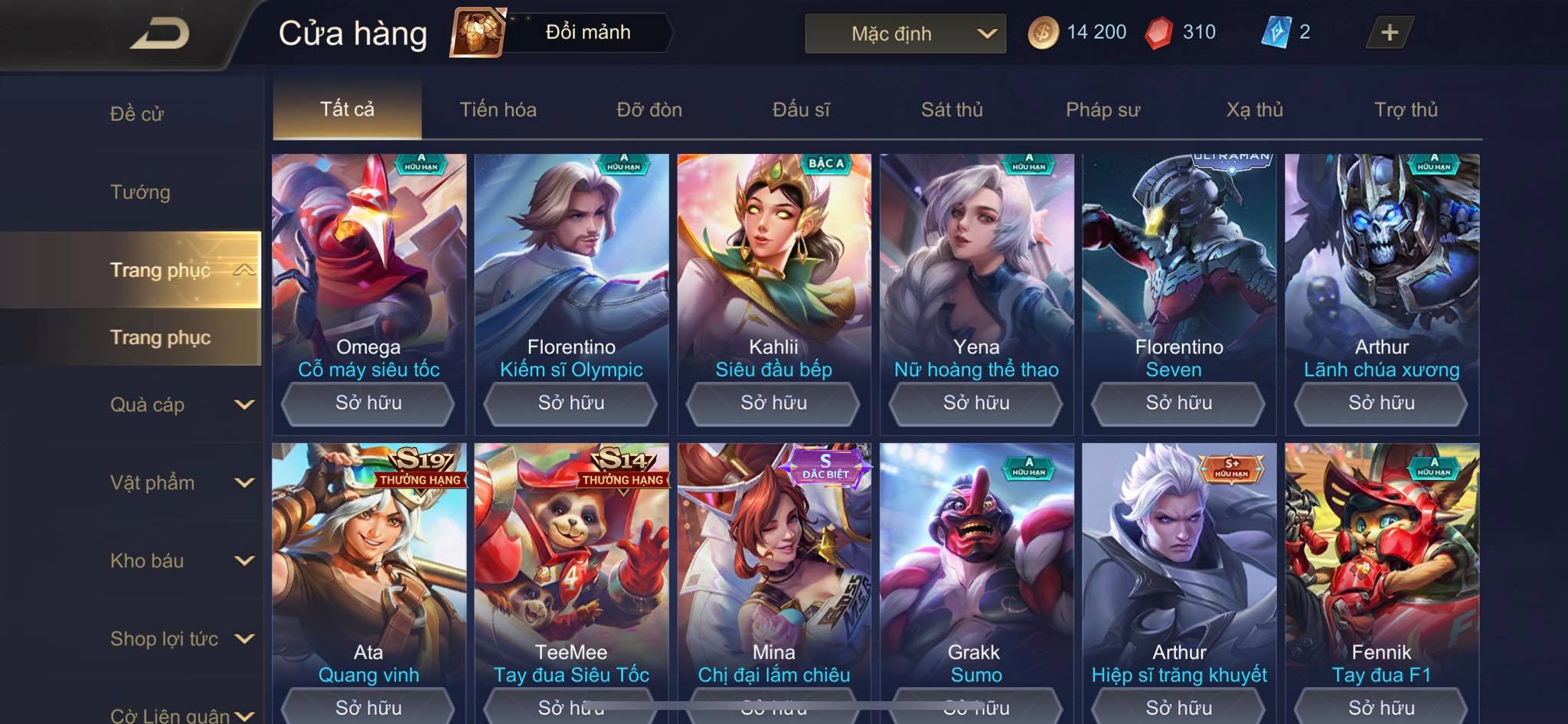Open the Mặc định sort dropdown

pyautogui.click(x=905, y=34)
